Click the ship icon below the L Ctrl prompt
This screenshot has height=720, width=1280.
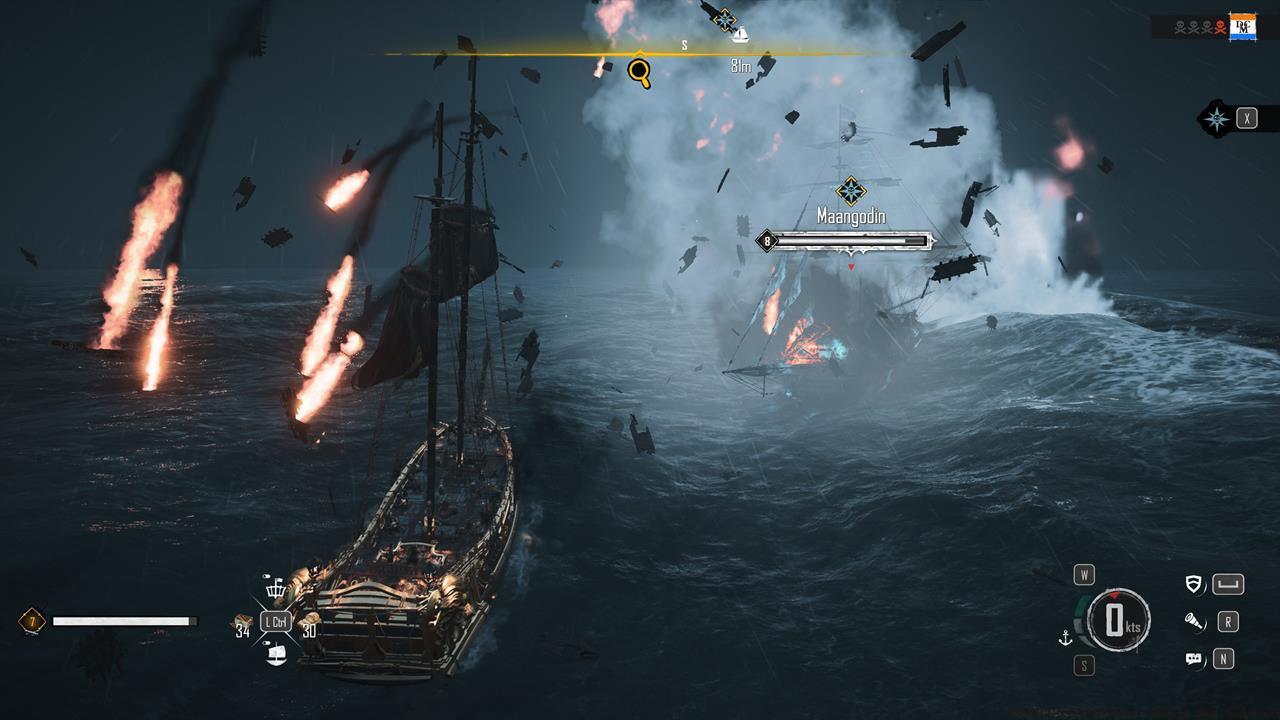(x=277, y=653)
